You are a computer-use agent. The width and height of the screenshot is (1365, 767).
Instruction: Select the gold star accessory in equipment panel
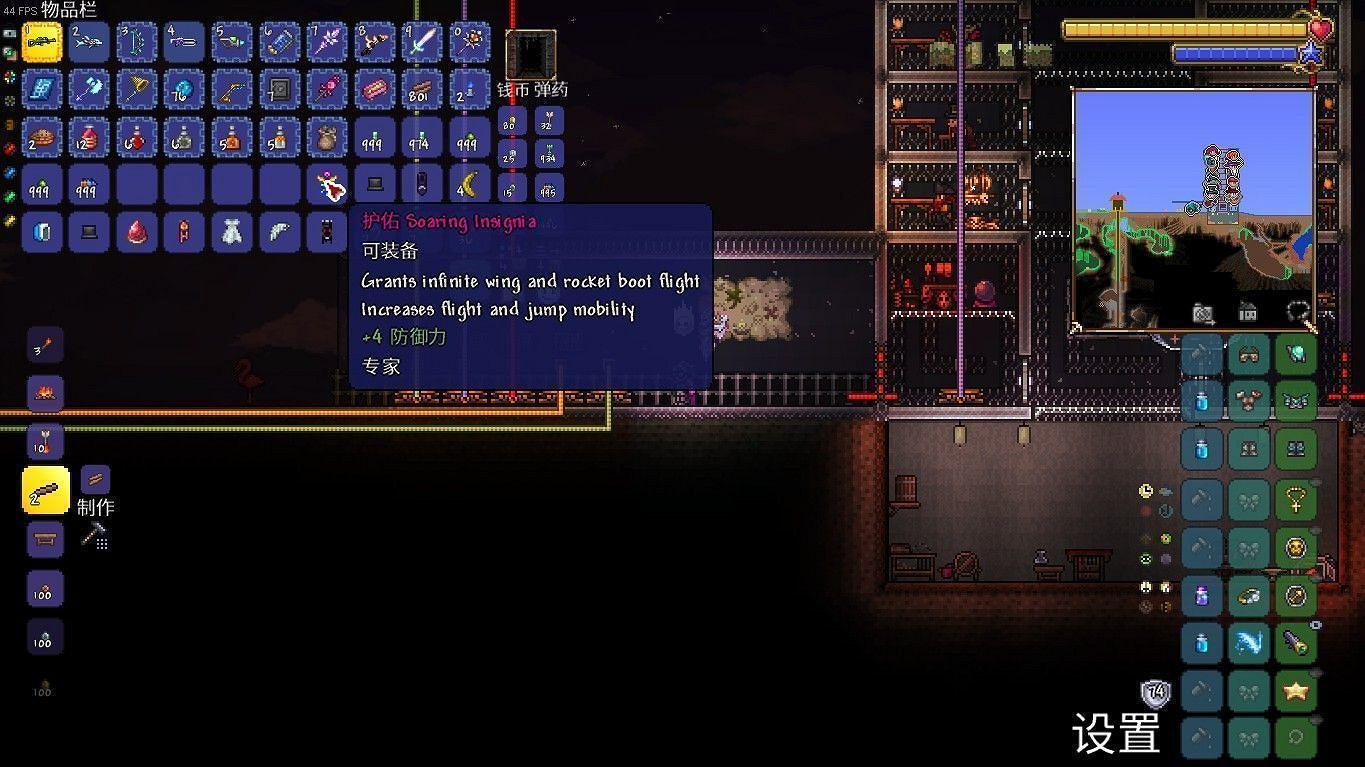coord(1297,690)
